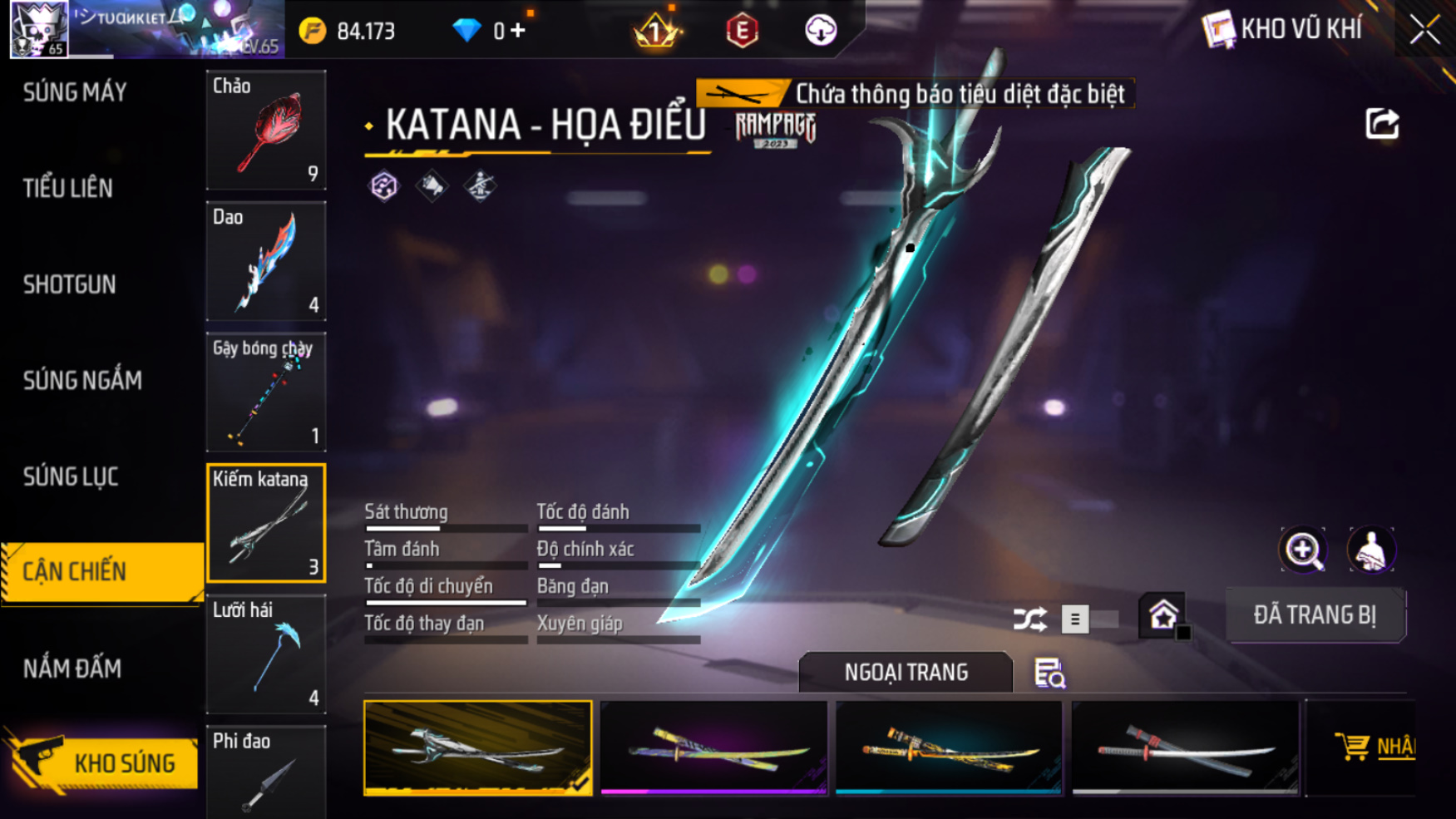Select the Shotgun category
The width and height of the screenshot is (1456, 819).
click(70, 284)
